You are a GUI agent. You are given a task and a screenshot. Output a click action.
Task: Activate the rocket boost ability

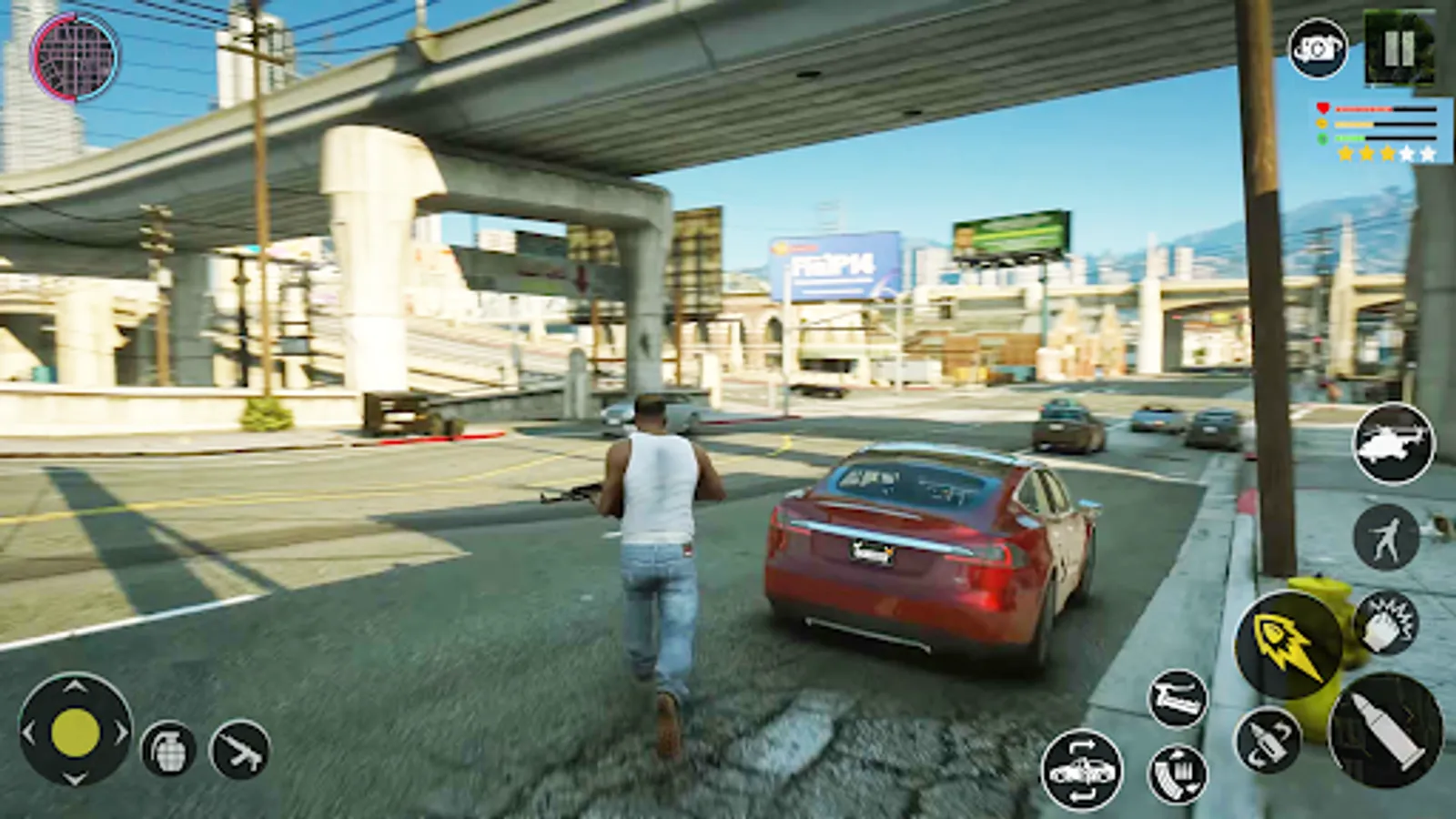tap(1289, 644)
